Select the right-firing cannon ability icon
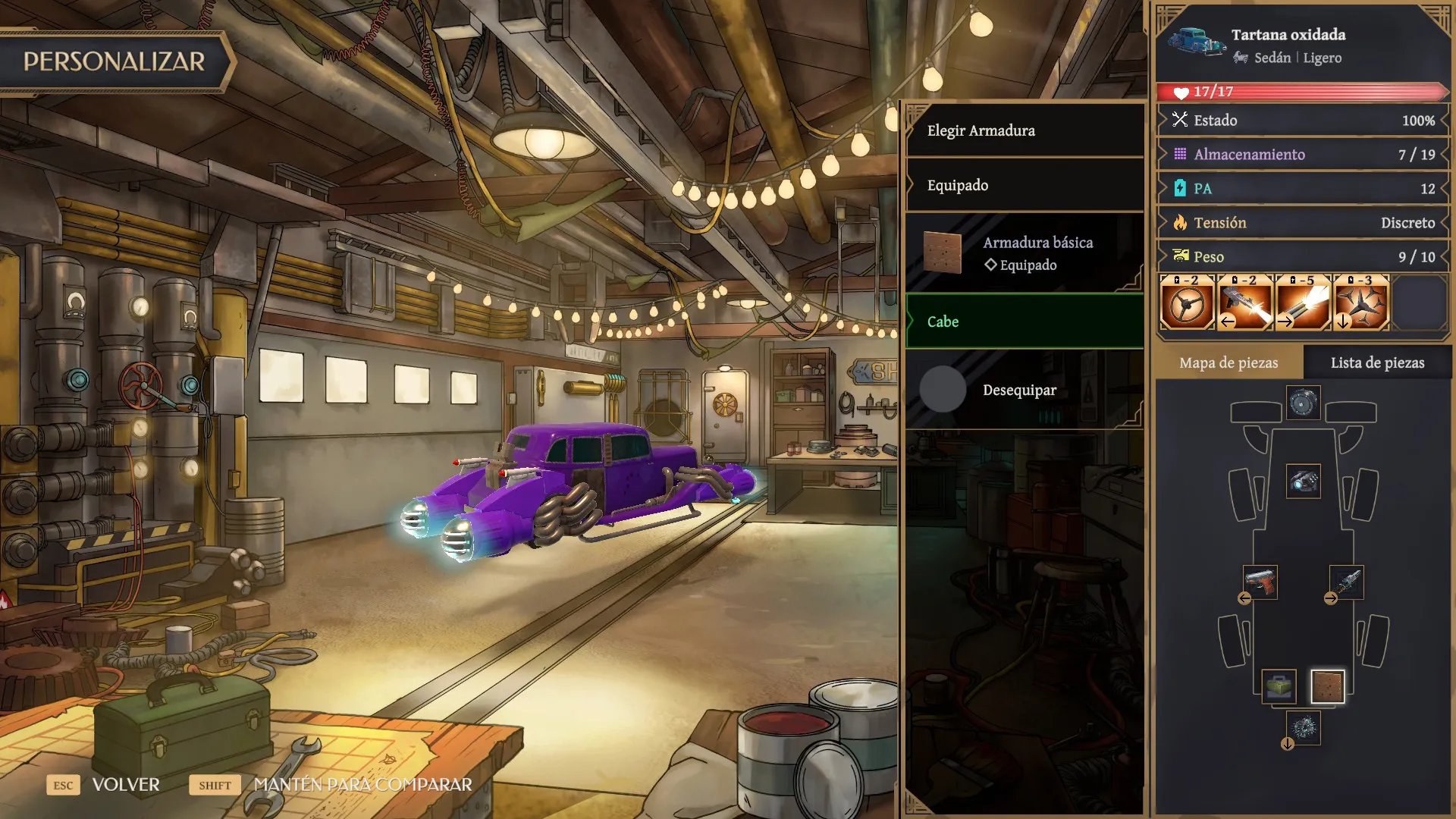 [x=1303, y=303]
